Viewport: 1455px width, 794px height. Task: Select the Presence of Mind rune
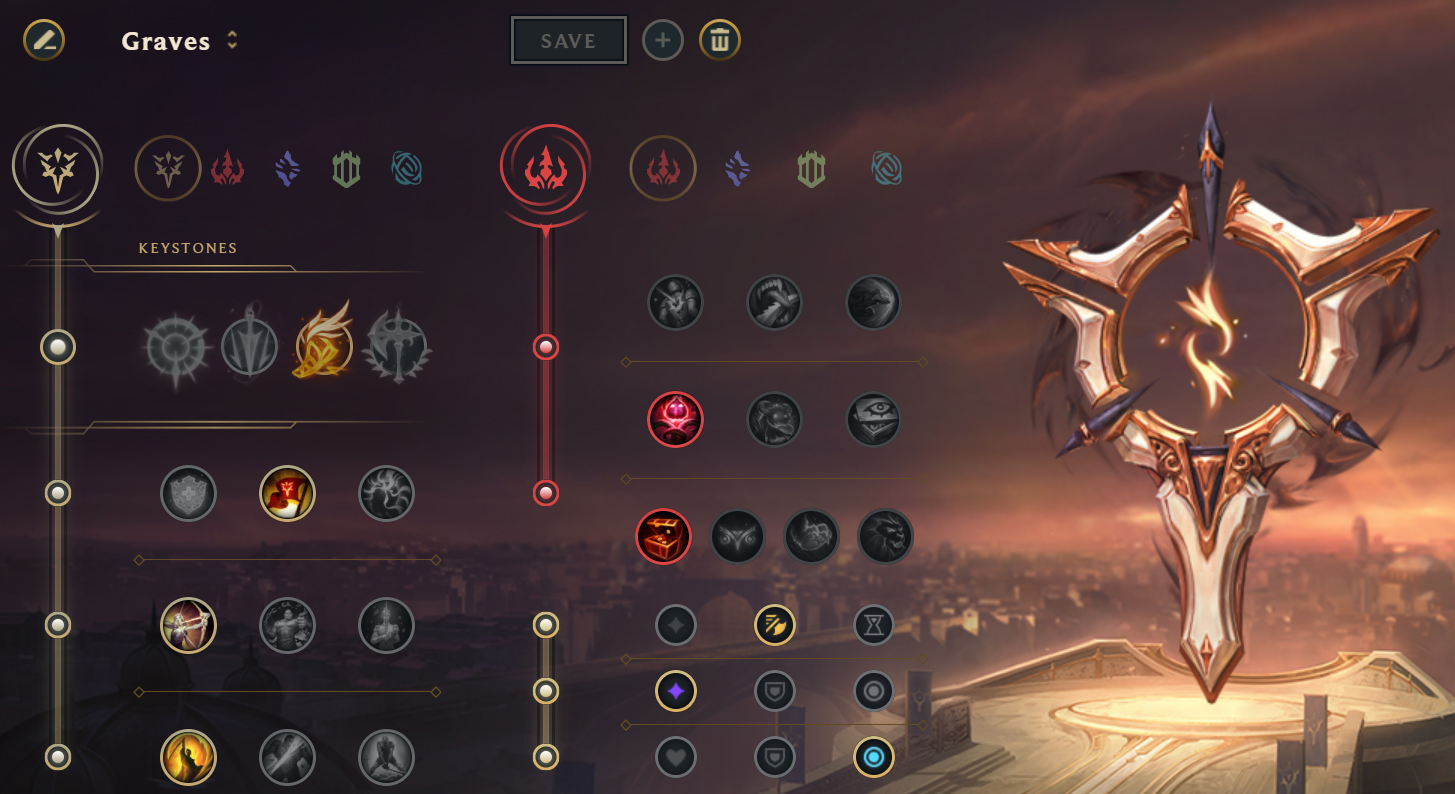tap(386, 493)
